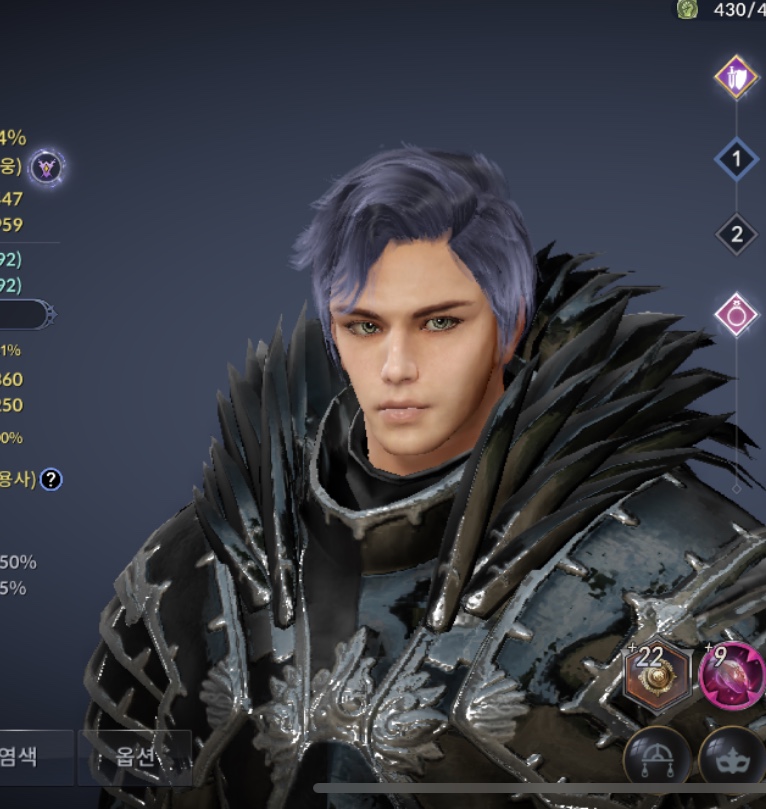Open the pink ring accessory icon

pyautogui.click(x=737, y=314)
